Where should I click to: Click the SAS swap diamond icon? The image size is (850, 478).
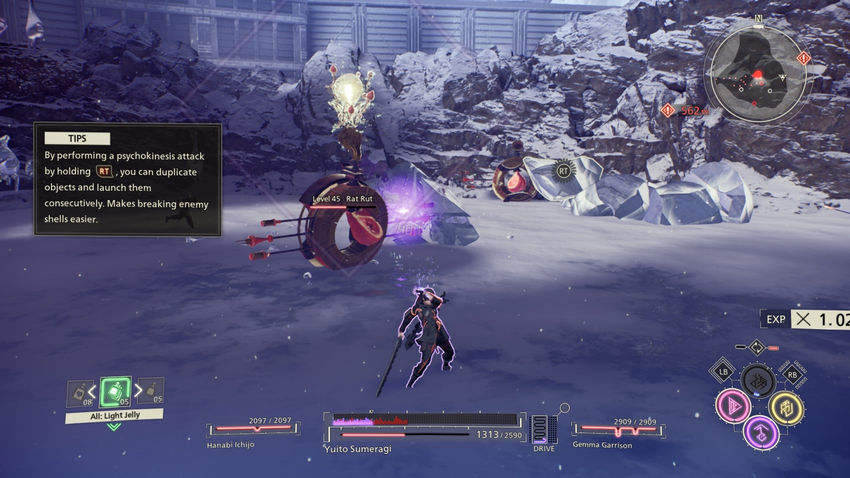pos(757,347)
